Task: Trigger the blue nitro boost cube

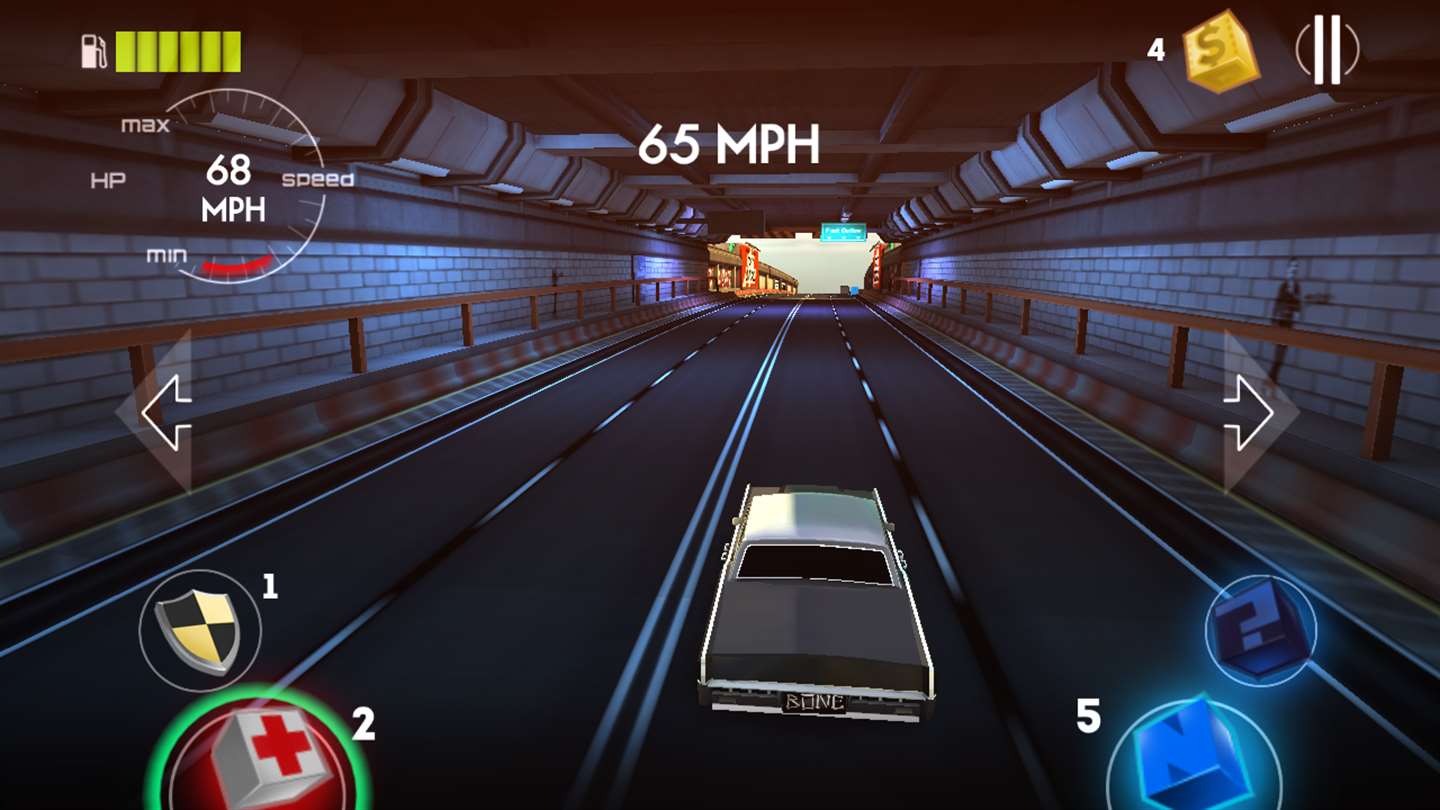Action: (x=1195, y=755)
